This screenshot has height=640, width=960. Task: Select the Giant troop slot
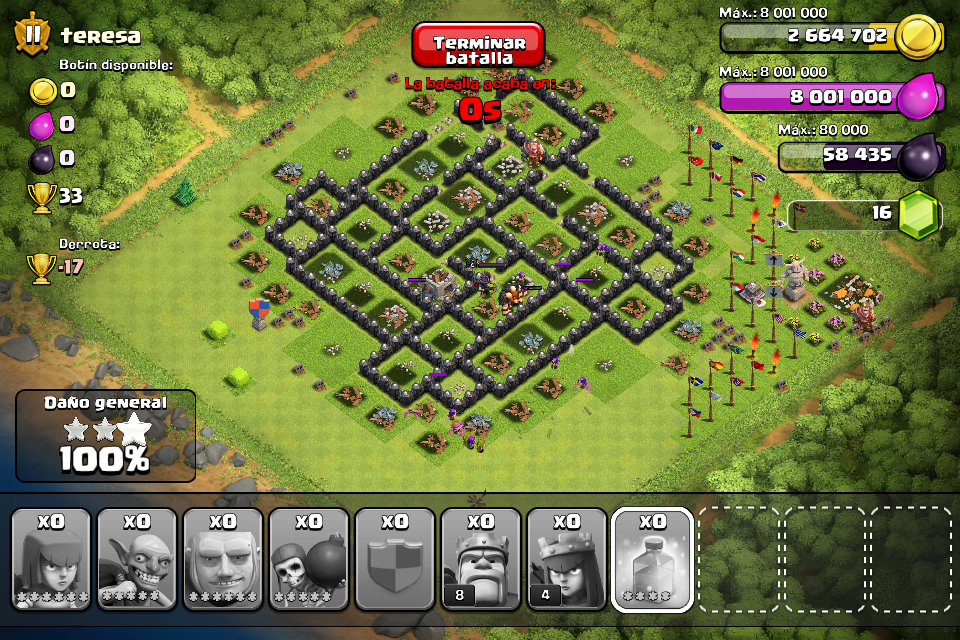223,559
